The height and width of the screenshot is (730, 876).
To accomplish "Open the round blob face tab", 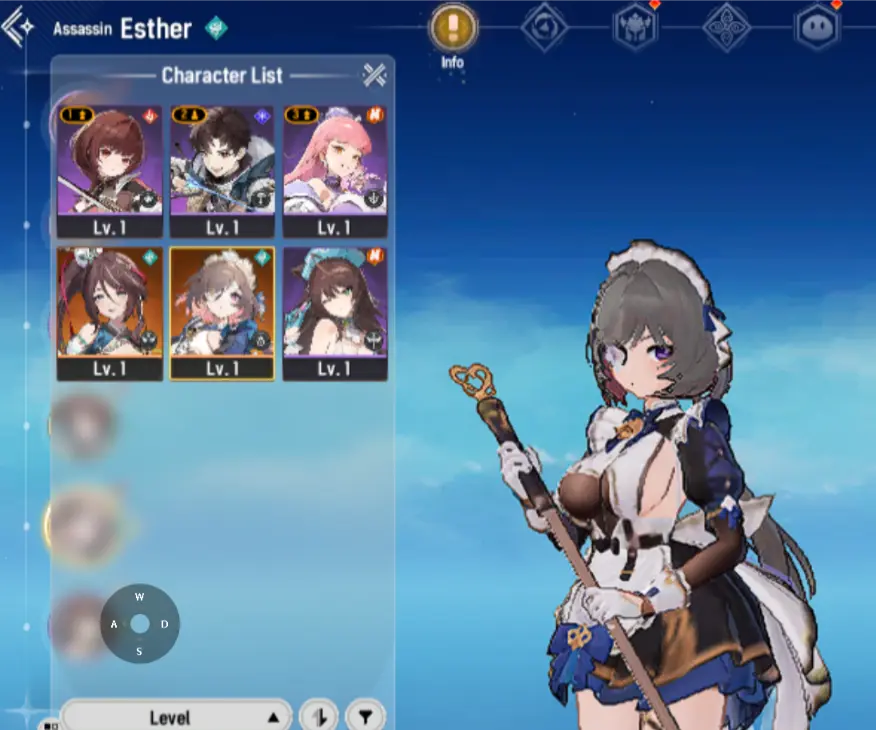I will point(817,27).
